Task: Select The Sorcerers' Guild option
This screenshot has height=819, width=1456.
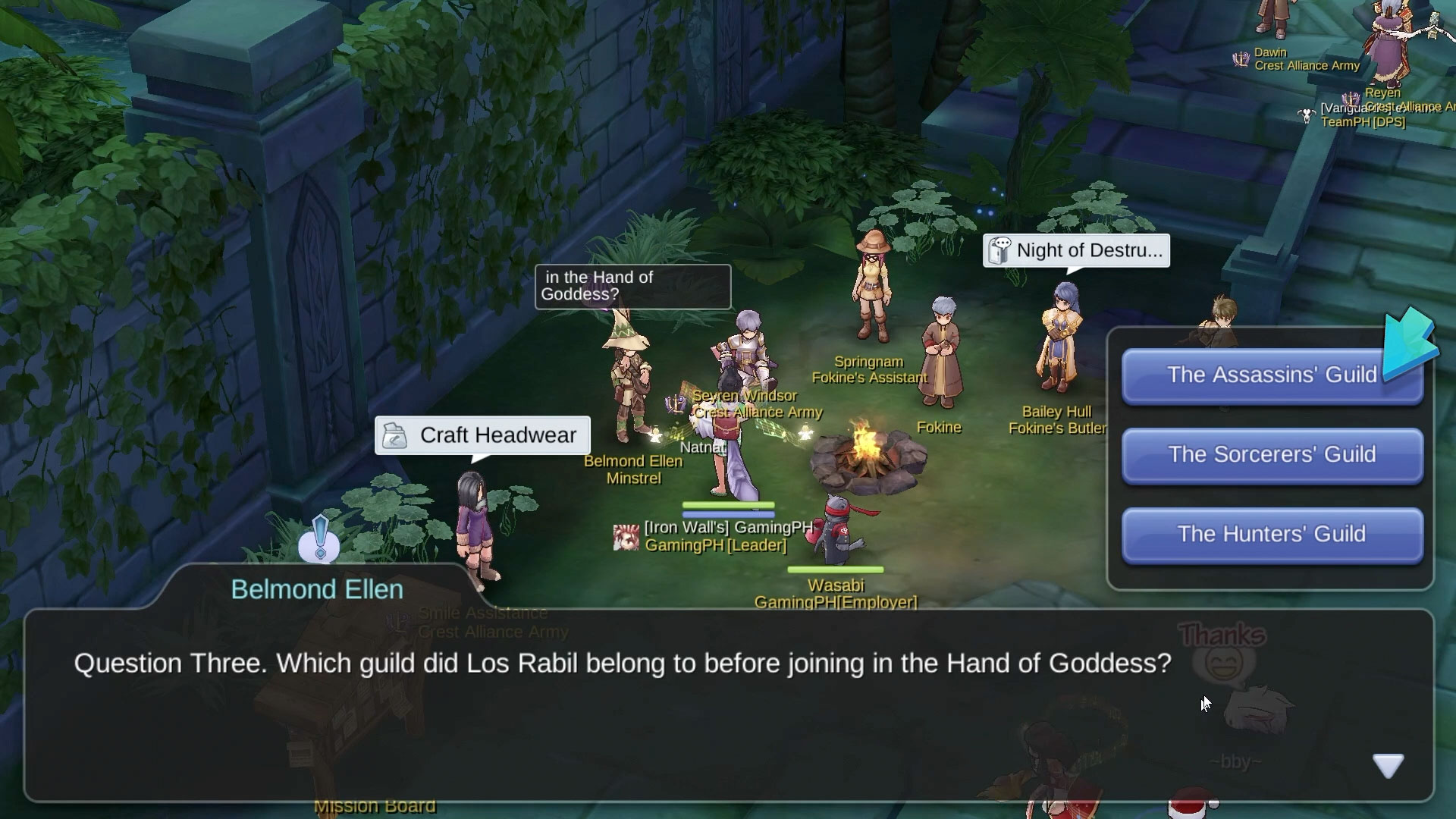Action: click(x=1271, y=455)
